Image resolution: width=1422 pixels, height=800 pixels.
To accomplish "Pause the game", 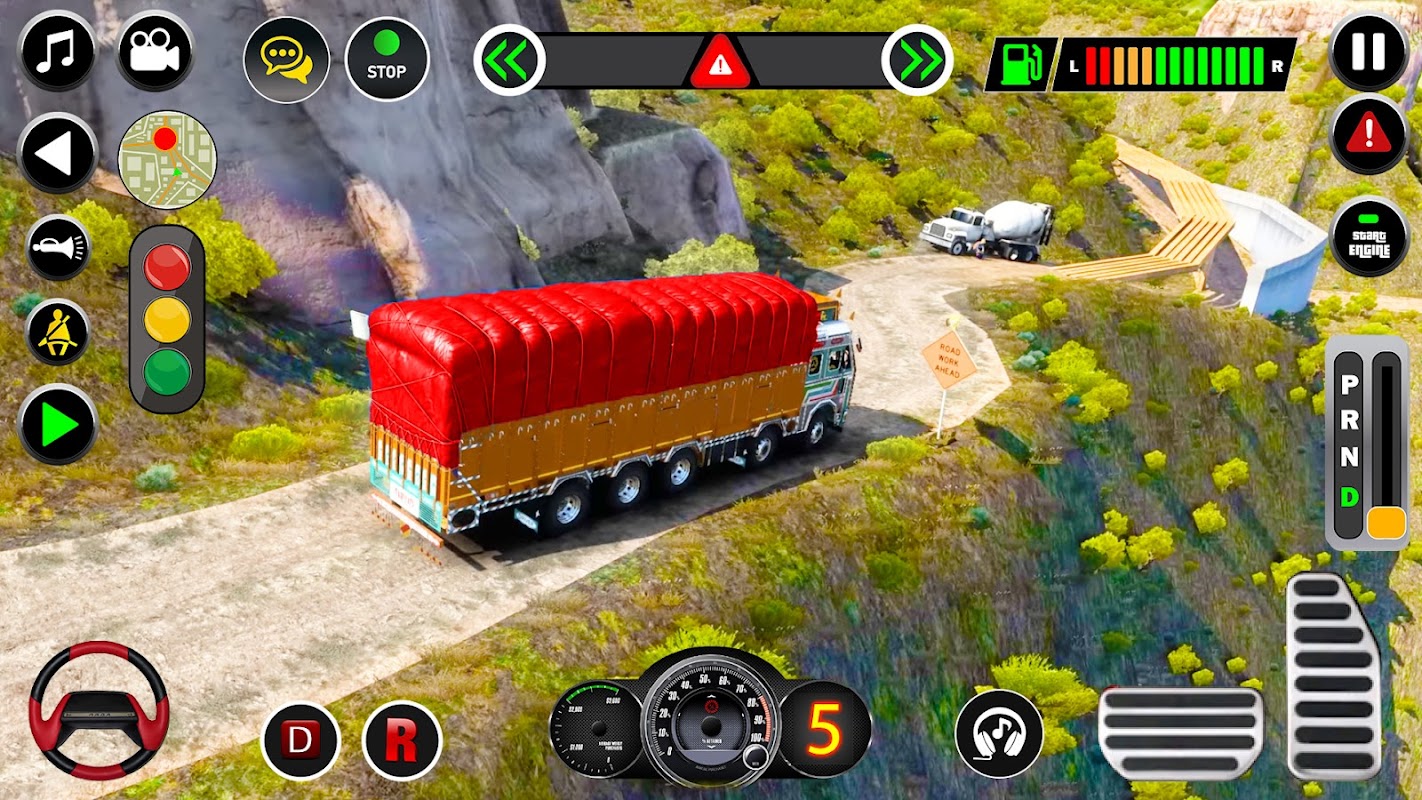I will point(1369,50).
